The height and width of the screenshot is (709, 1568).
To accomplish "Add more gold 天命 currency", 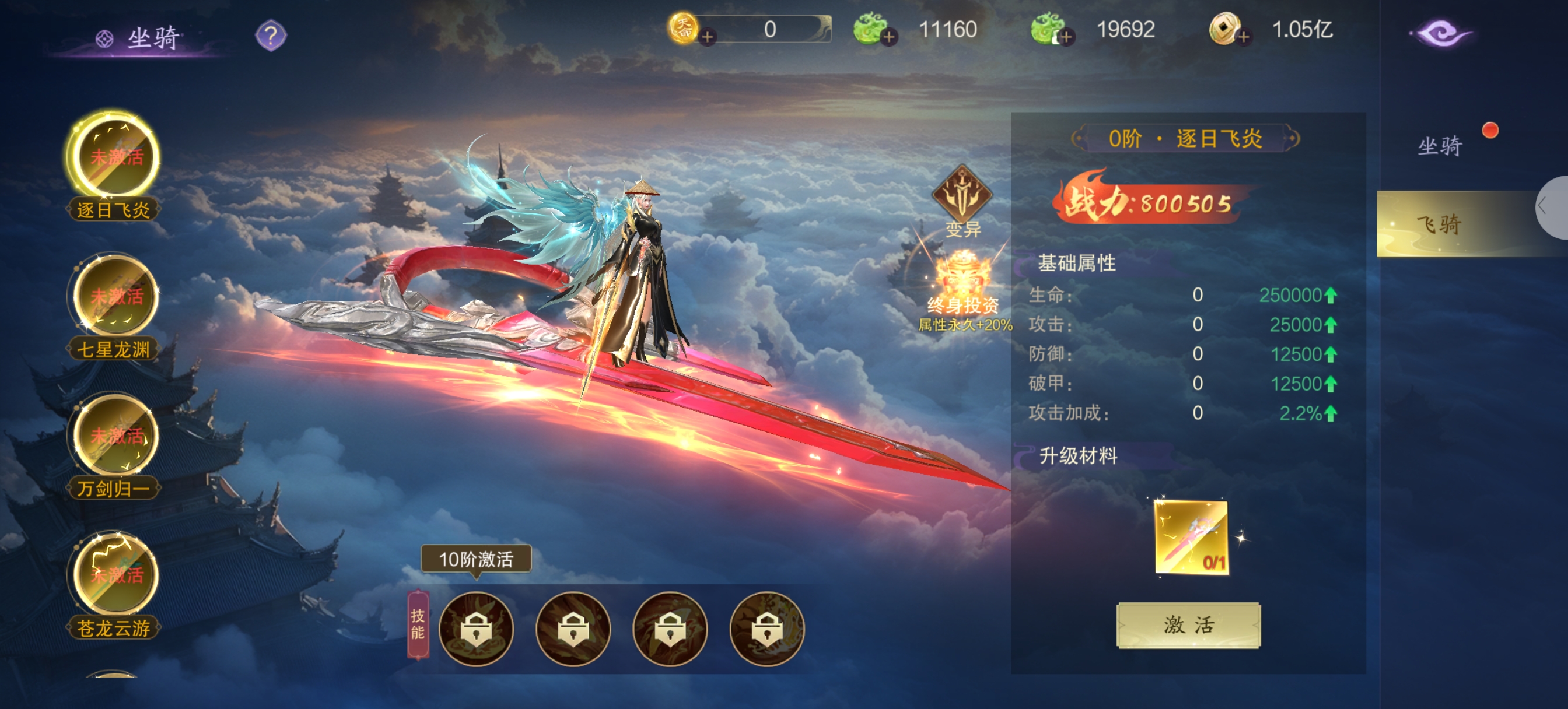I will pos(706,37).
